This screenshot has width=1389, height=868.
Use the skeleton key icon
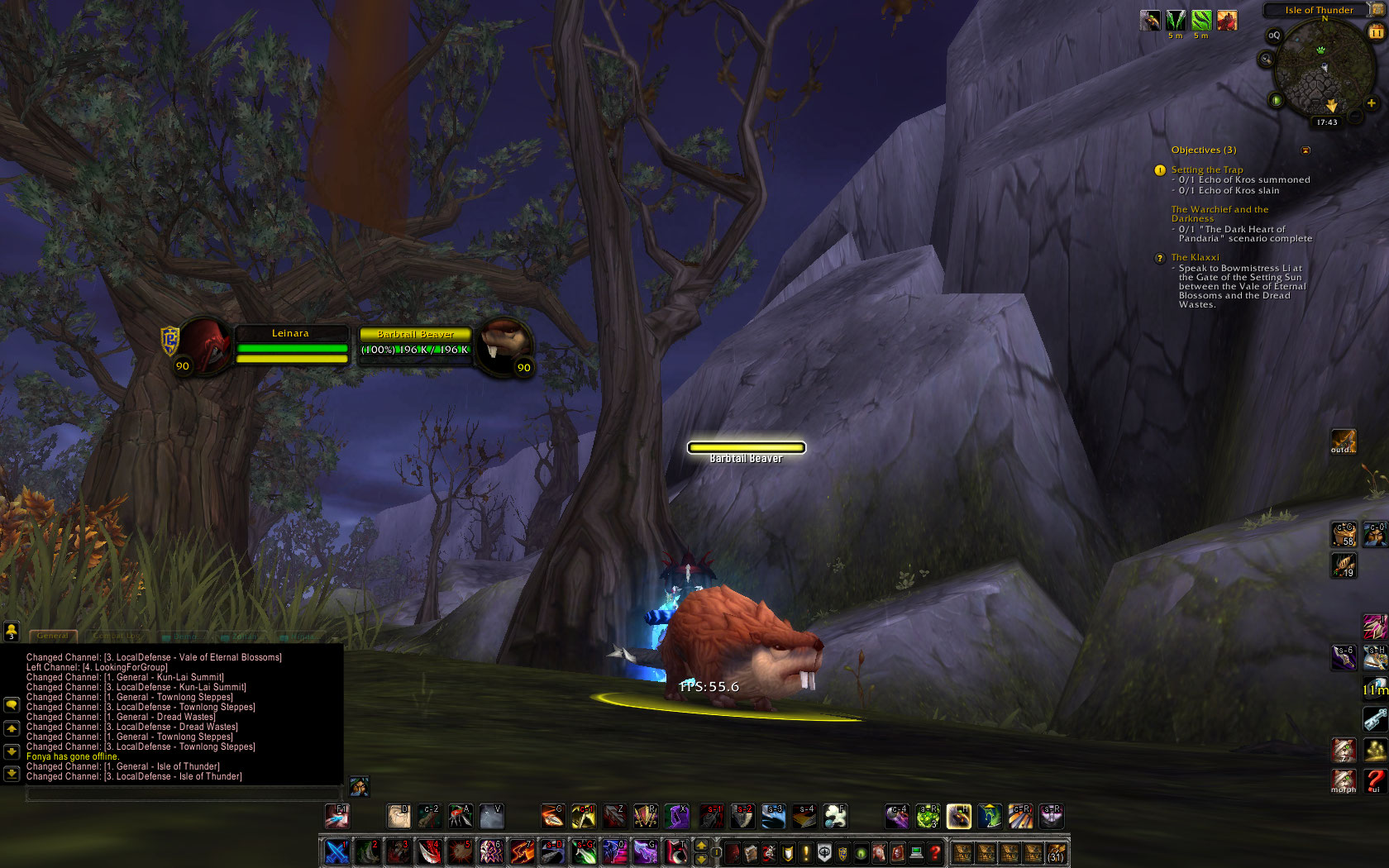pos(1374,719)
